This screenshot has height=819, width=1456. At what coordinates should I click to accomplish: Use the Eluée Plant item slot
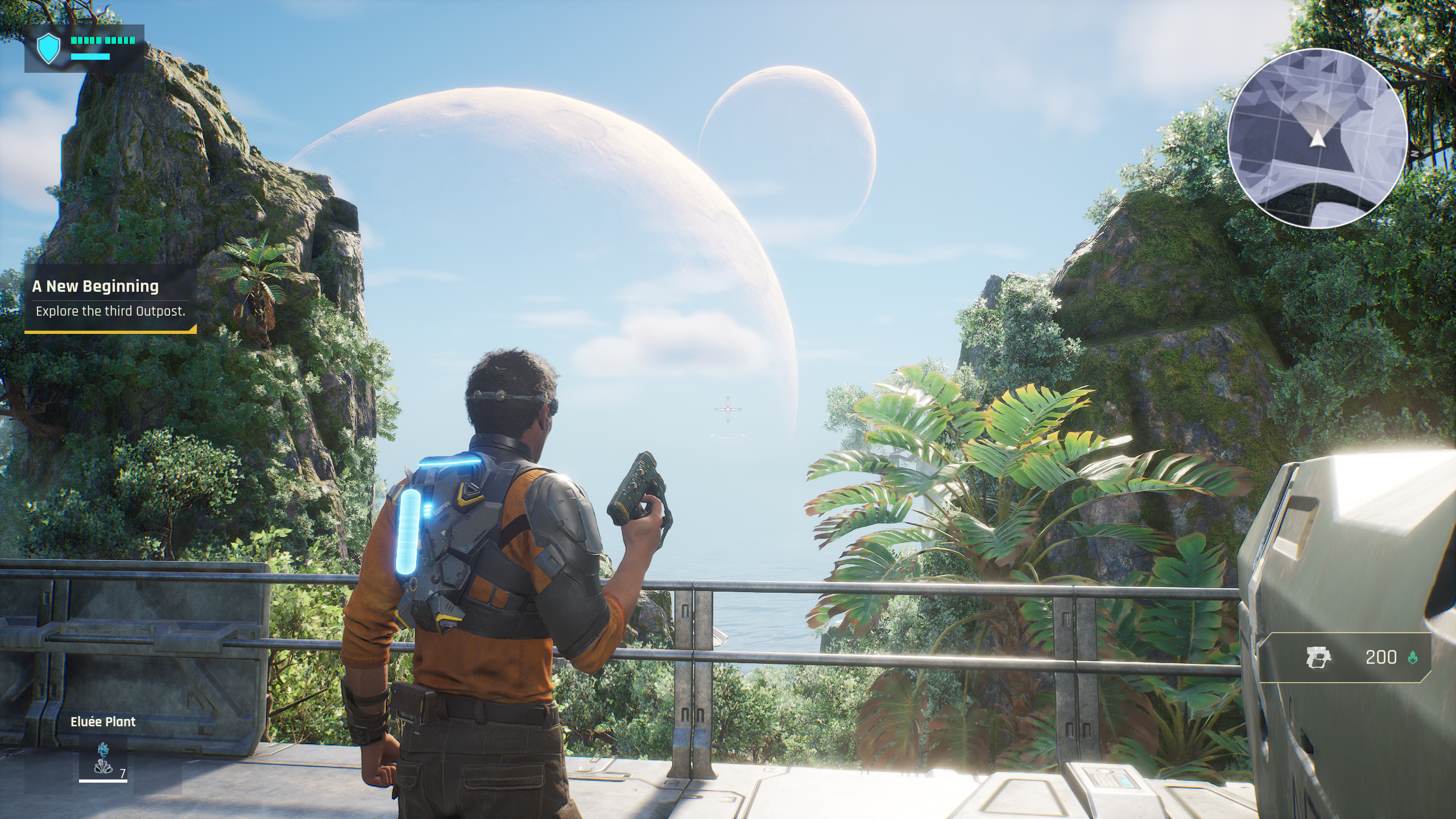click(103, 759)
